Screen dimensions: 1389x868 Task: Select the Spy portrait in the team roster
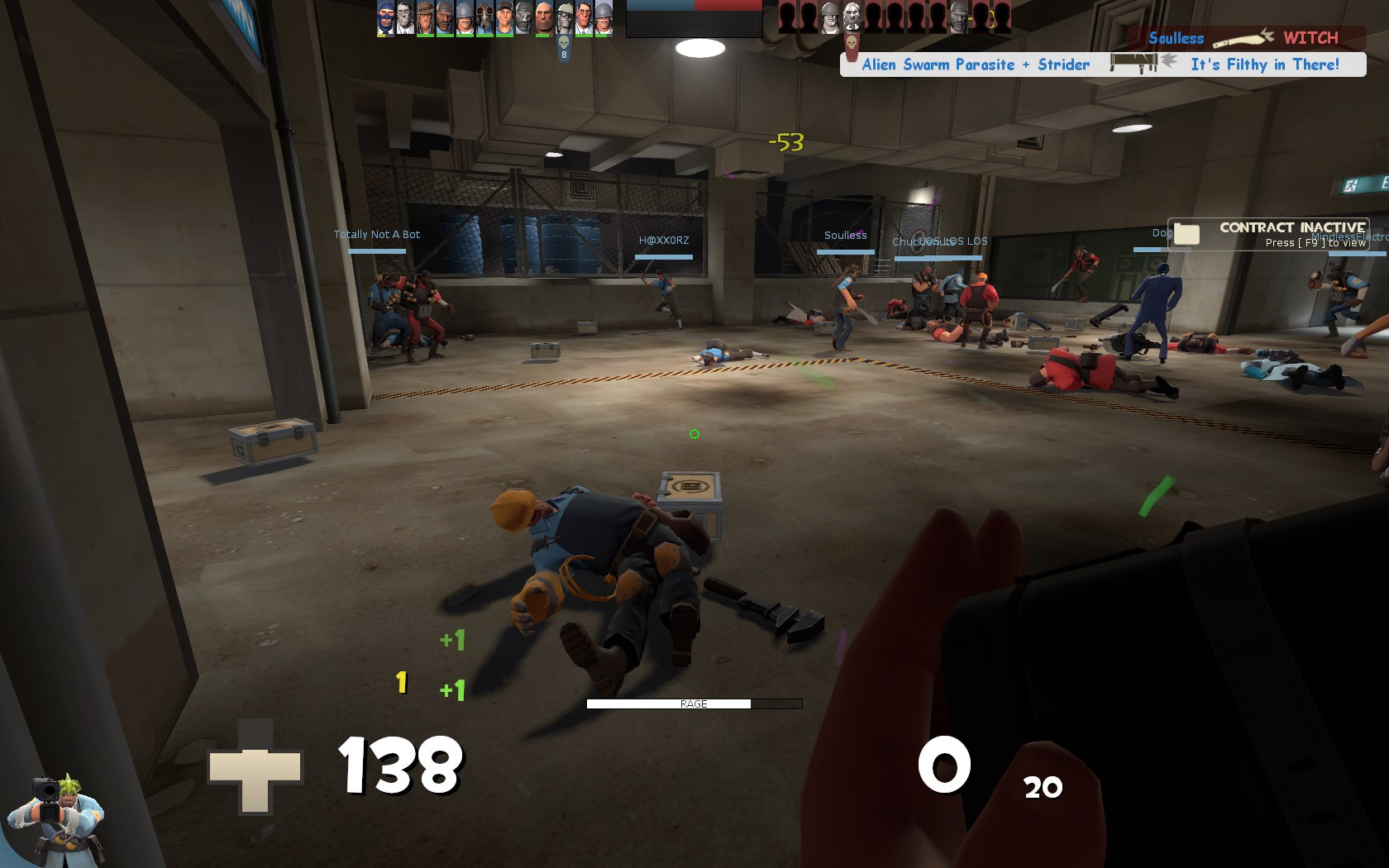point(384,18)
